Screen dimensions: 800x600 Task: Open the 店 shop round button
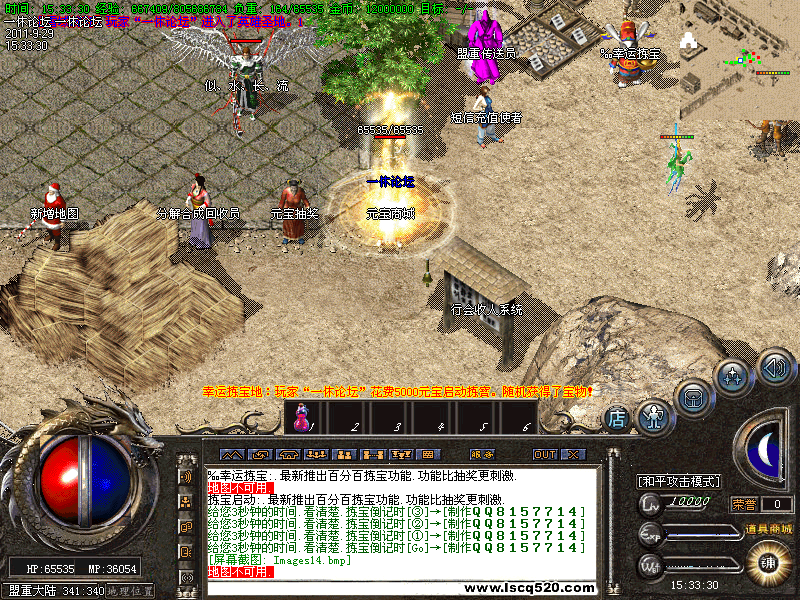coord(617,418)
